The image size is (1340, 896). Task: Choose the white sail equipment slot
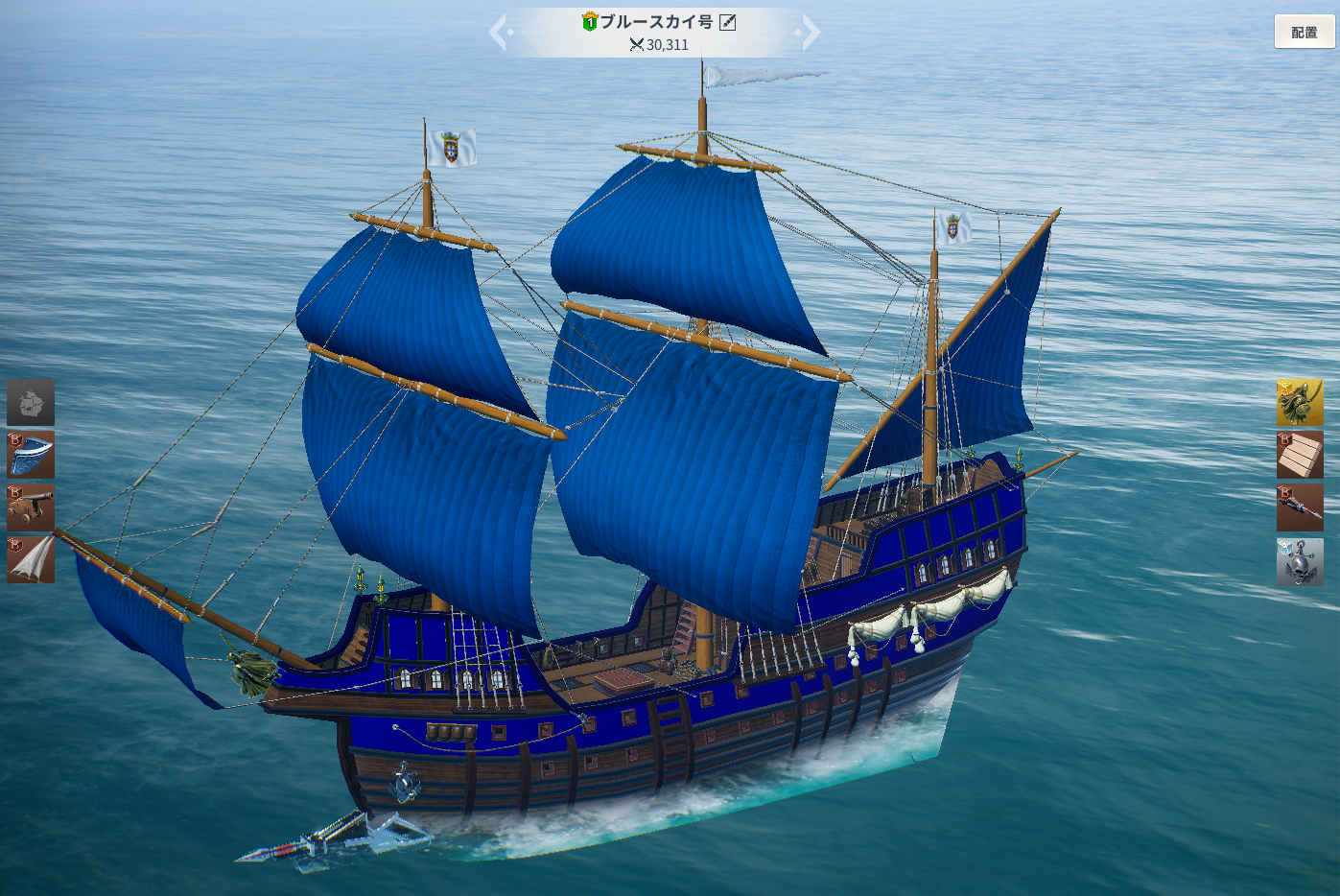pos(31,559)
